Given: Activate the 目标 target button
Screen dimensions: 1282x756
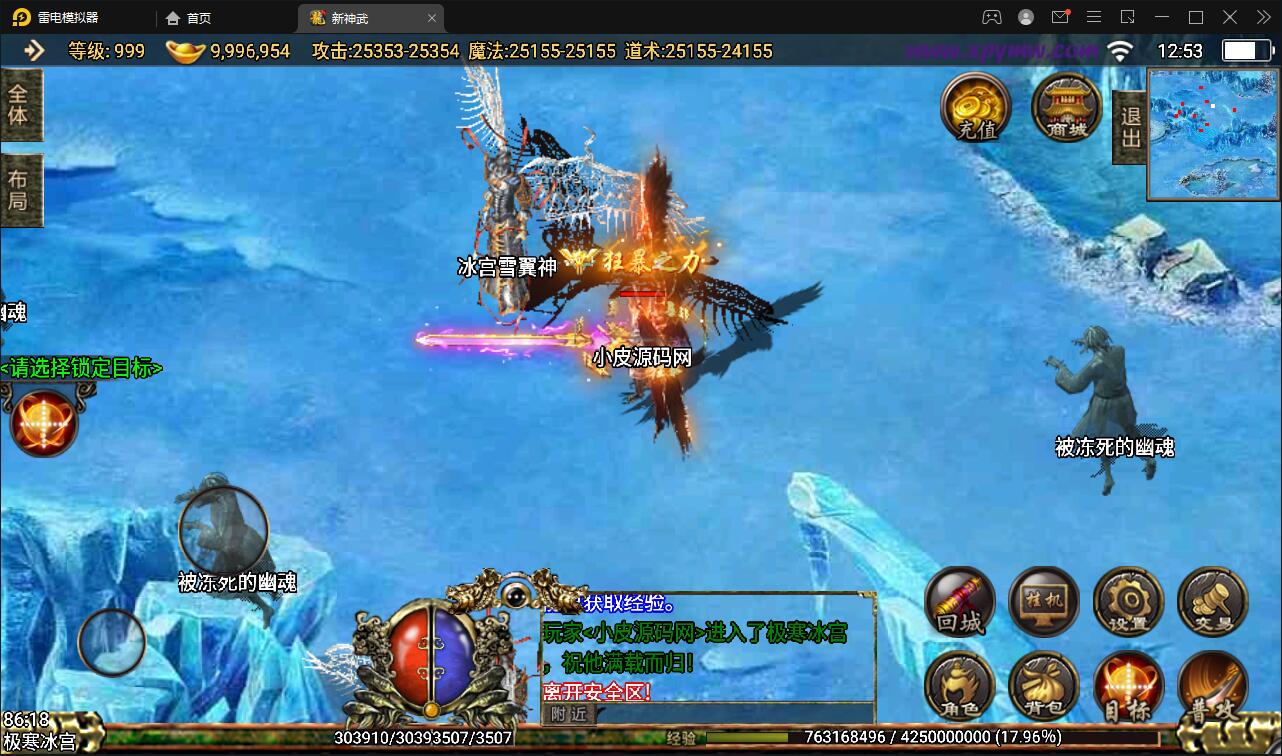Looking at the screenshot, I should 1128,685.
